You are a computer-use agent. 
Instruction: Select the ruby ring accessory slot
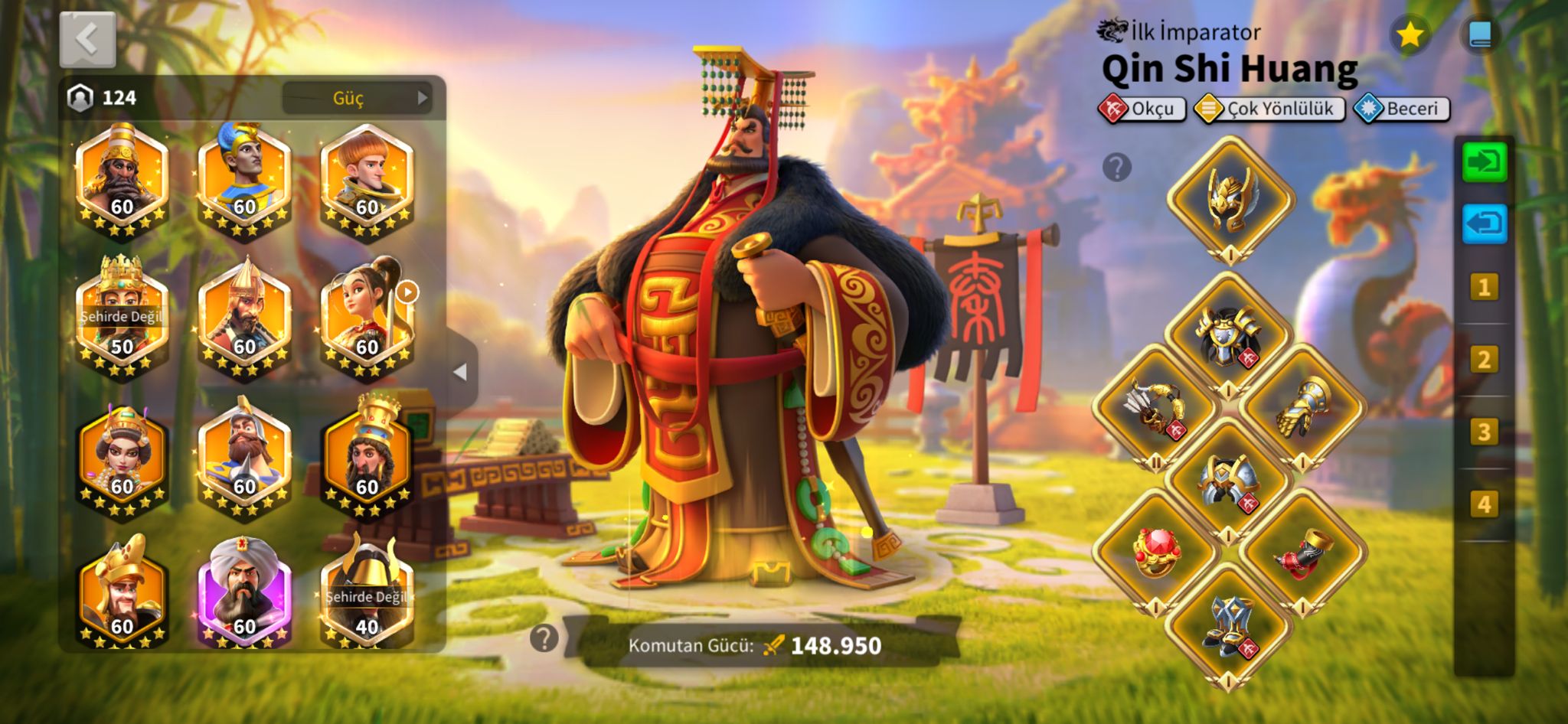tap(1156, 553)
